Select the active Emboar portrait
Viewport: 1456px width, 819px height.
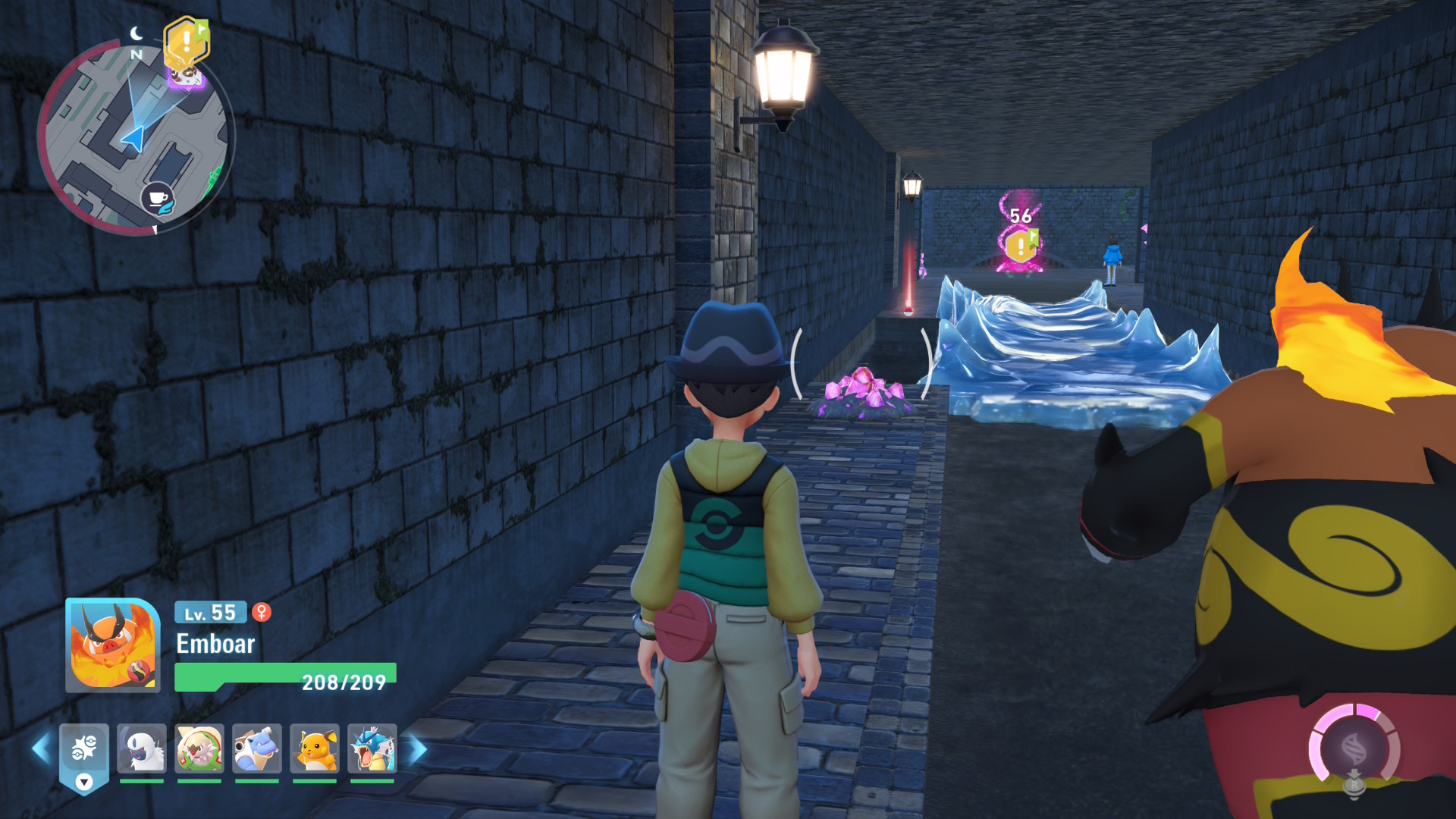(x=113, y=645)
